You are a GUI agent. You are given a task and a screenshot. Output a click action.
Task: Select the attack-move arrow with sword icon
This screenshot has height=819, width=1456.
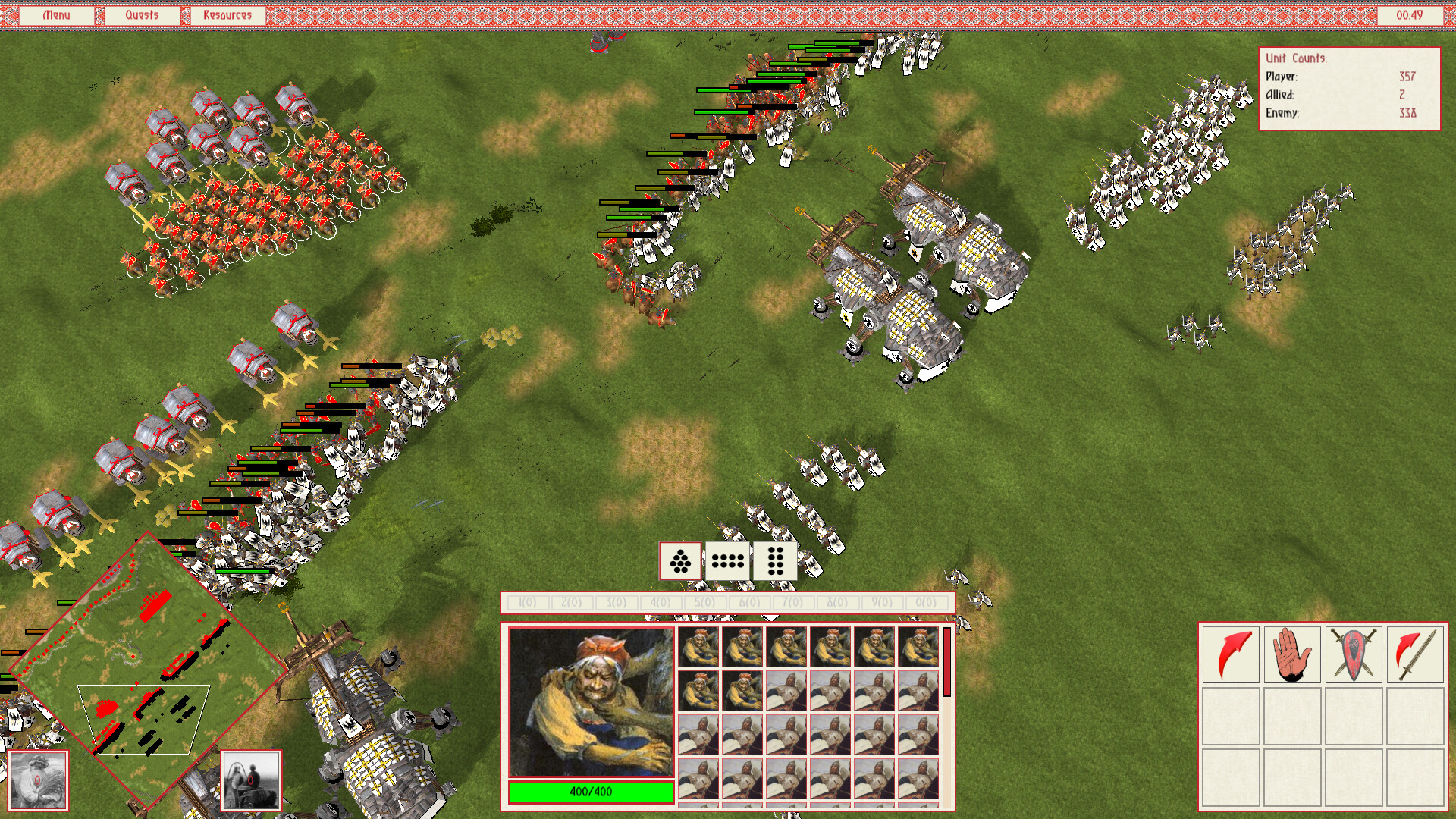(x=1415, y=653)
